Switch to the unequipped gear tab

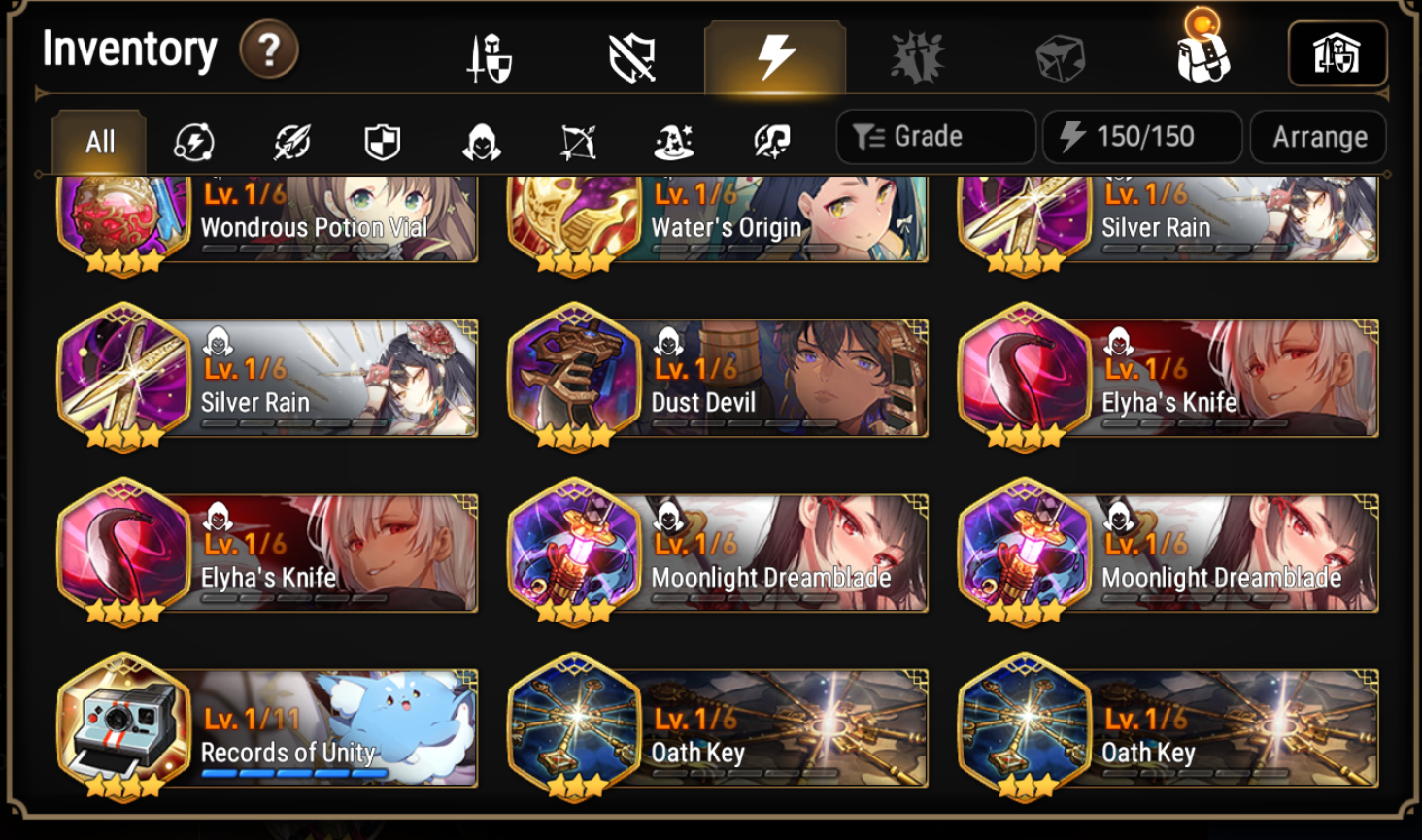632,53
